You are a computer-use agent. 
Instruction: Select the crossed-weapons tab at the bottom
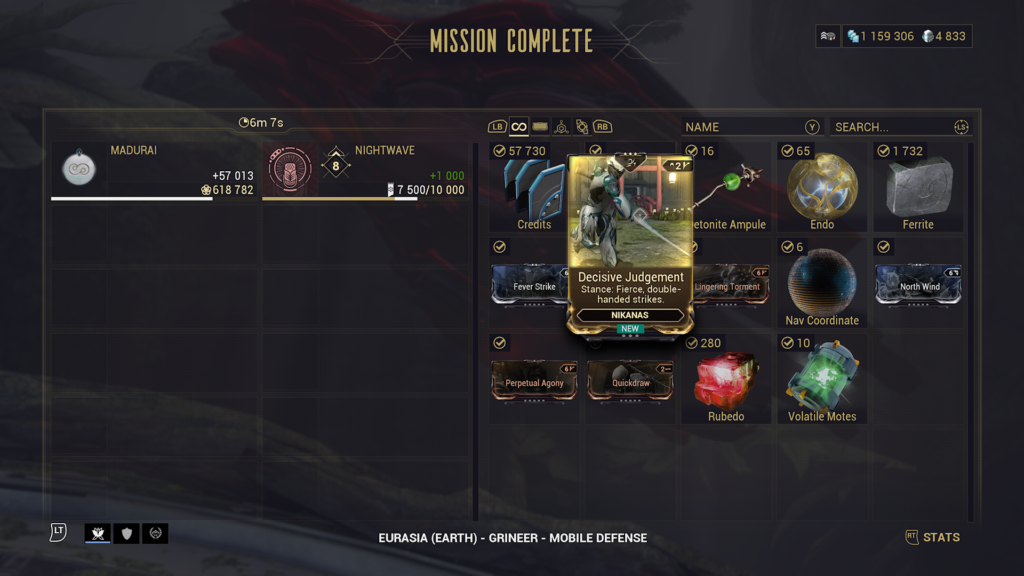click(98, 534)
